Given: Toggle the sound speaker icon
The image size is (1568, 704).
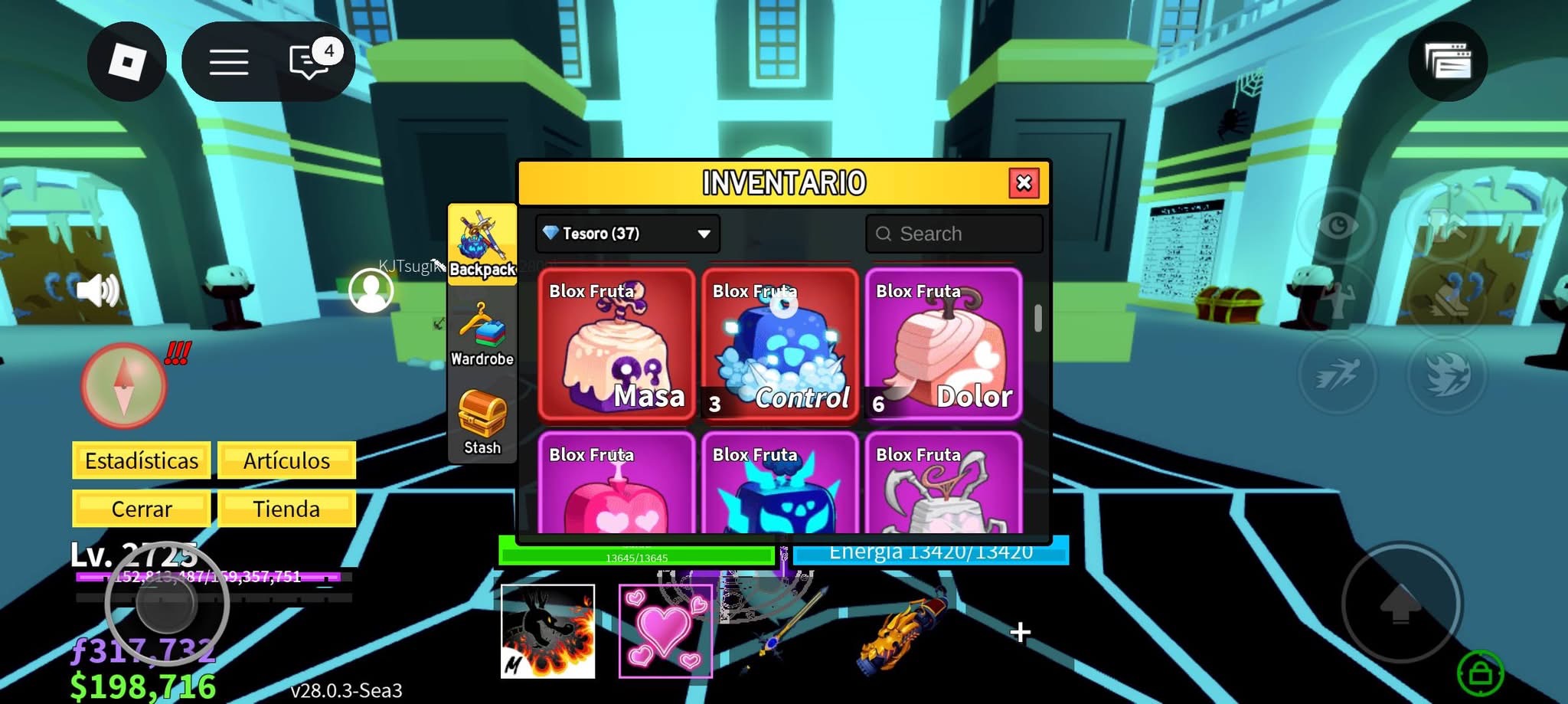Looking at the screenshot, I should click(x=98, y=290).
